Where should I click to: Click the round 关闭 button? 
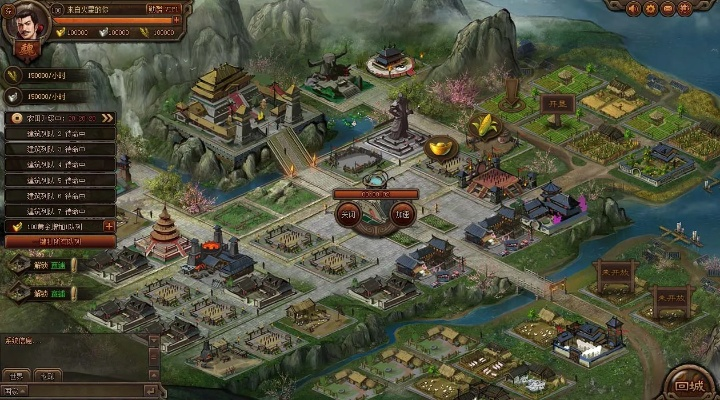[x=347, y=214]
